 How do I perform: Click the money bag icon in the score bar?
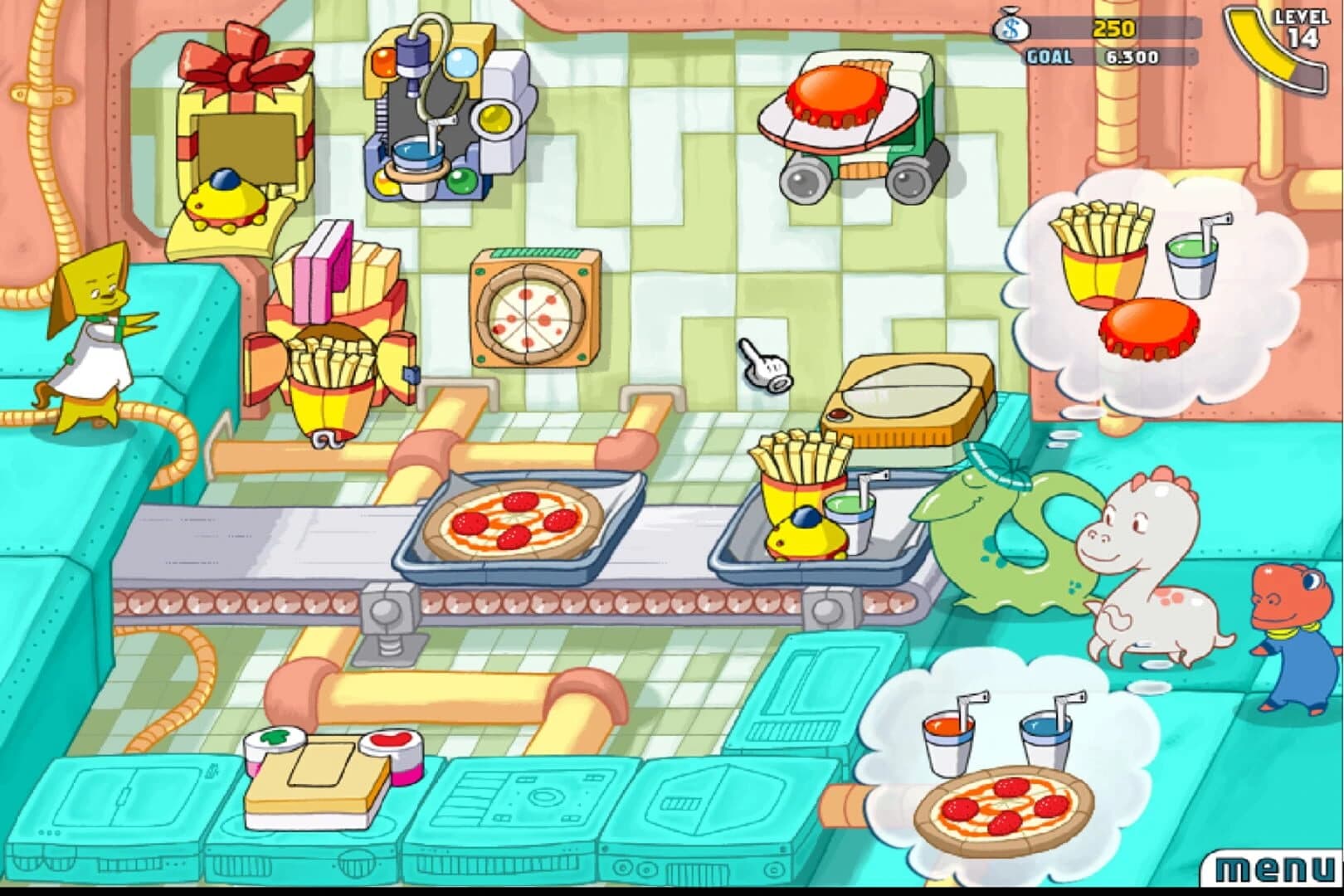[1010, 28]
